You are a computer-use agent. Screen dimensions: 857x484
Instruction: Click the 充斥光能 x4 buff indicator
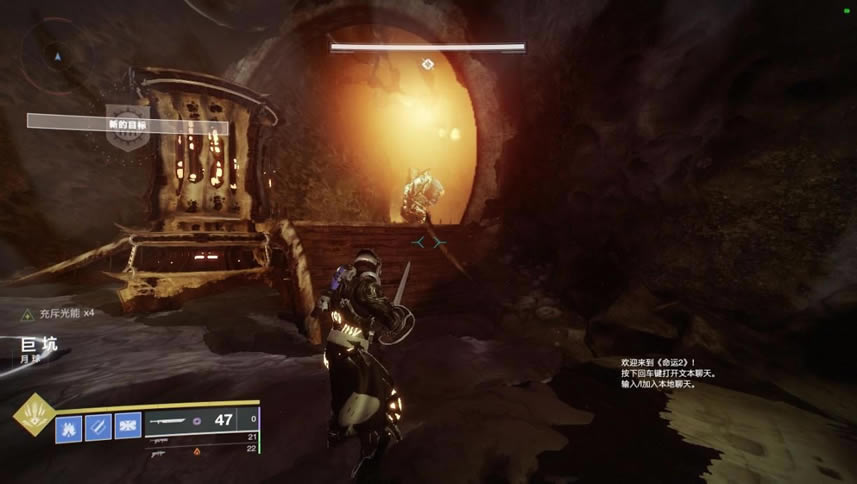click(61, 313)
